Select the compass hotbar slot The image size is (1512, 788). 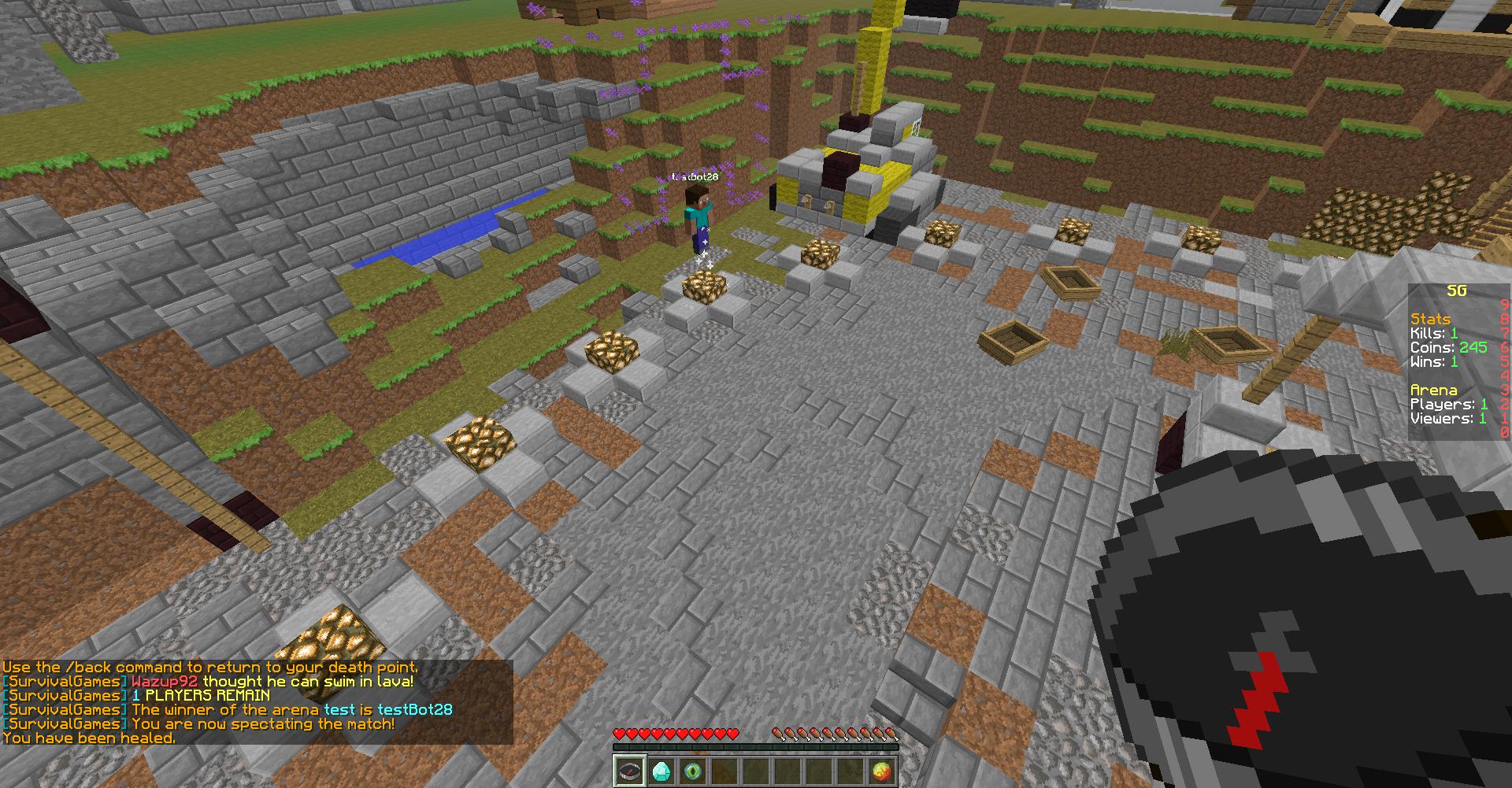tap(630, 771)
